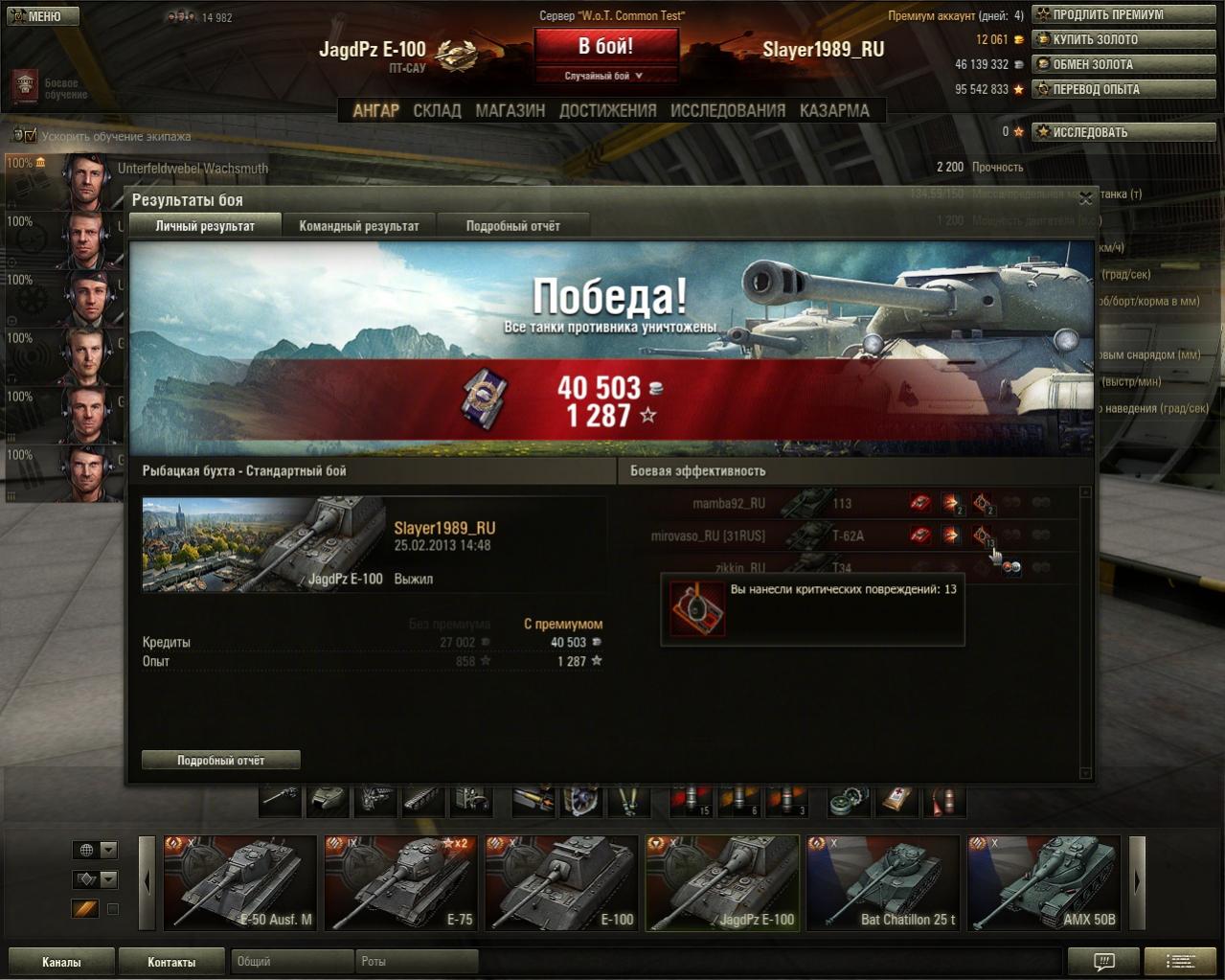This screenshot has height=980, width=1225.
Task: Switch to the СКЛАД section
Action: (x=437, y=111)
